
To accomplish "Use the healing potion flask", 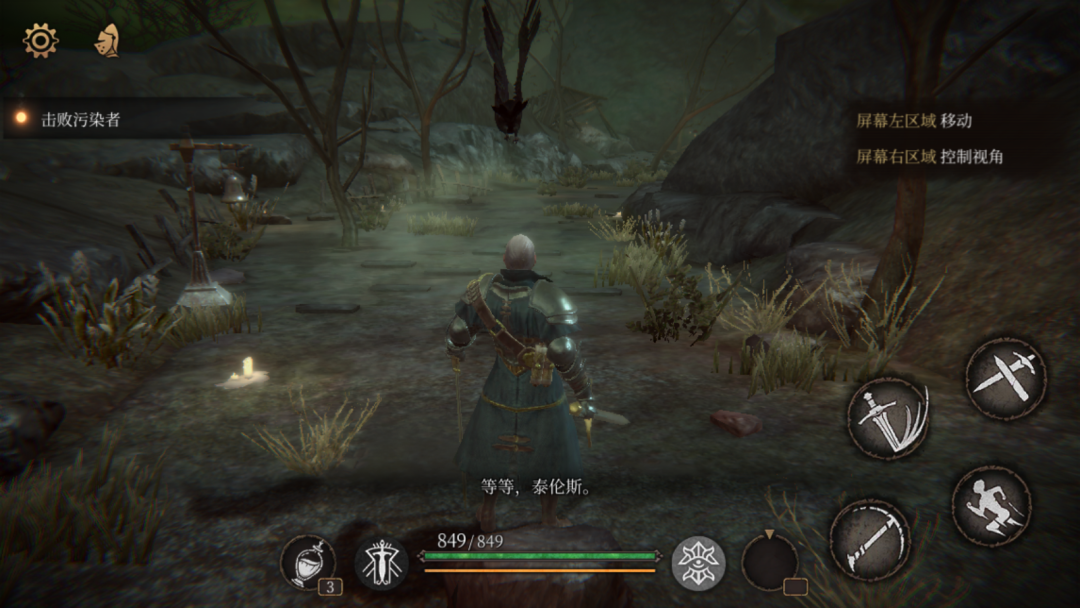I will pyautogui.click(x=307, y=563).
